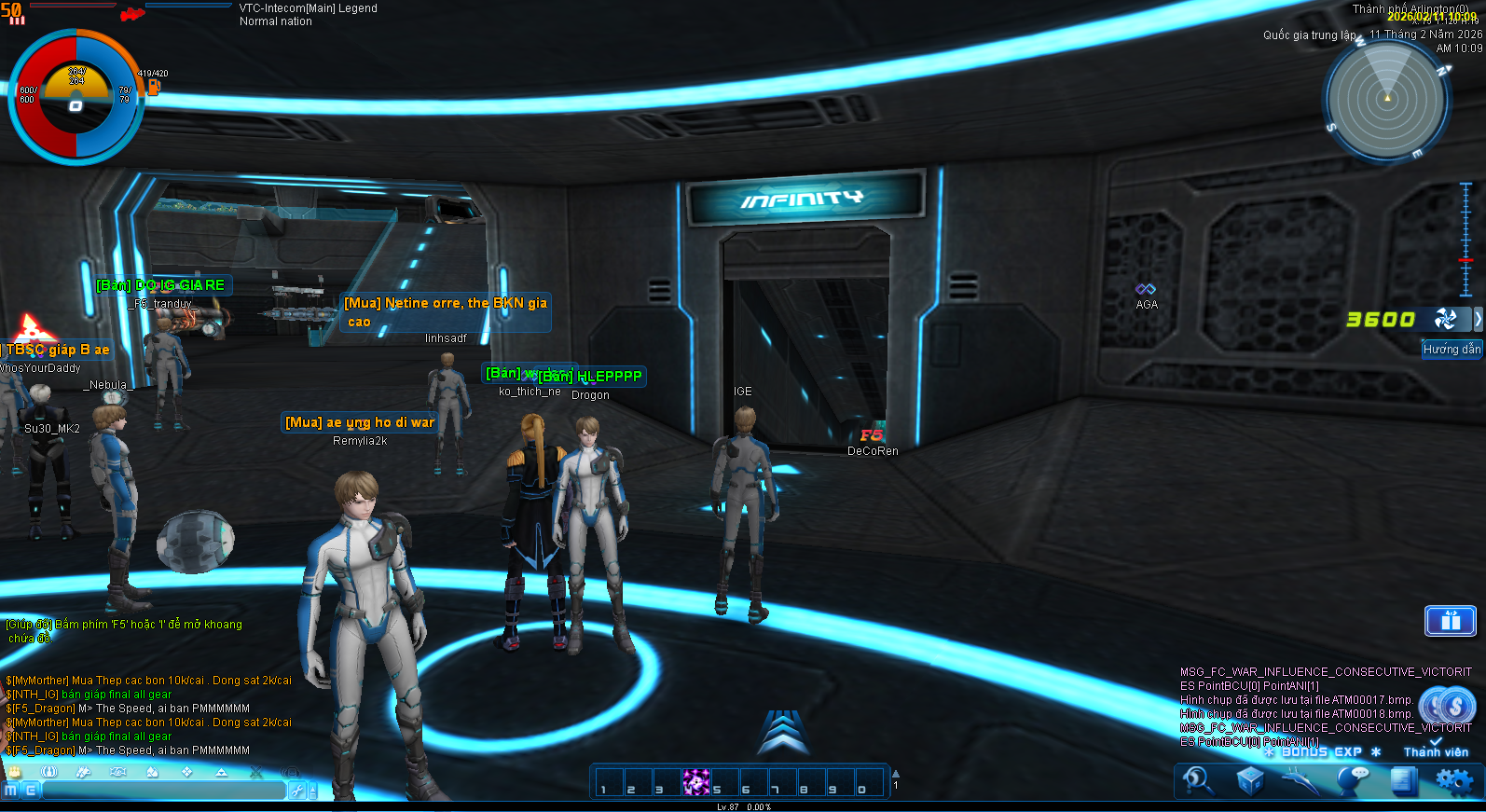This screenshot has width=1486, height=812.
Task: Click the dollar coins cash shop icon
Action: point(1448,706)
